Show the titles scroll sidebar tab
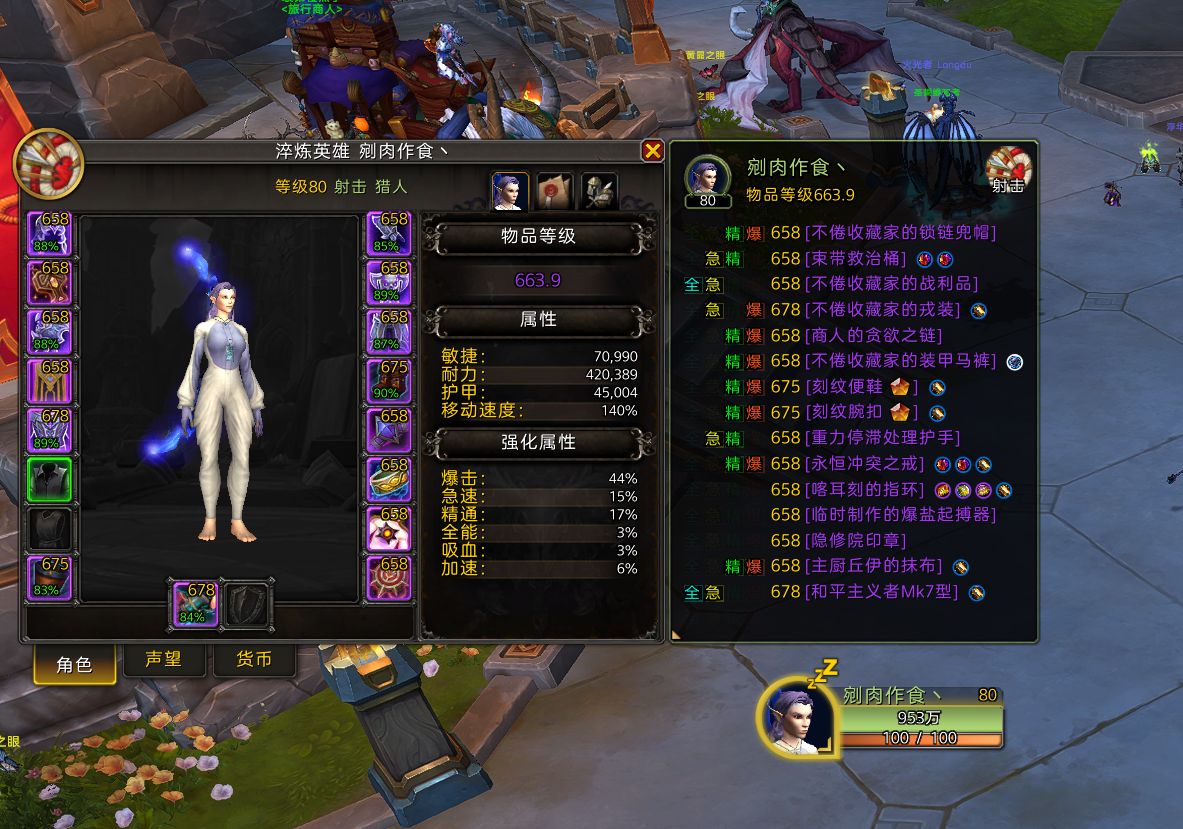Image resolution: width=1183 pixels, height=829 pixels. click(554, 191)
